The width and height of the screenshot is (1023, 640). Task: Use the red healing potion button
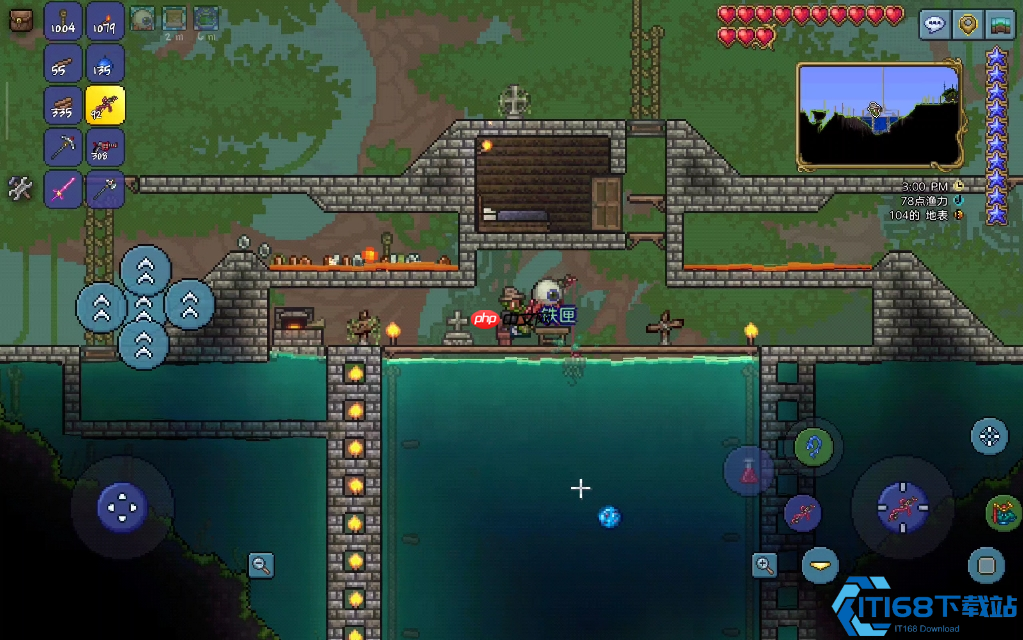click(749, 470)
